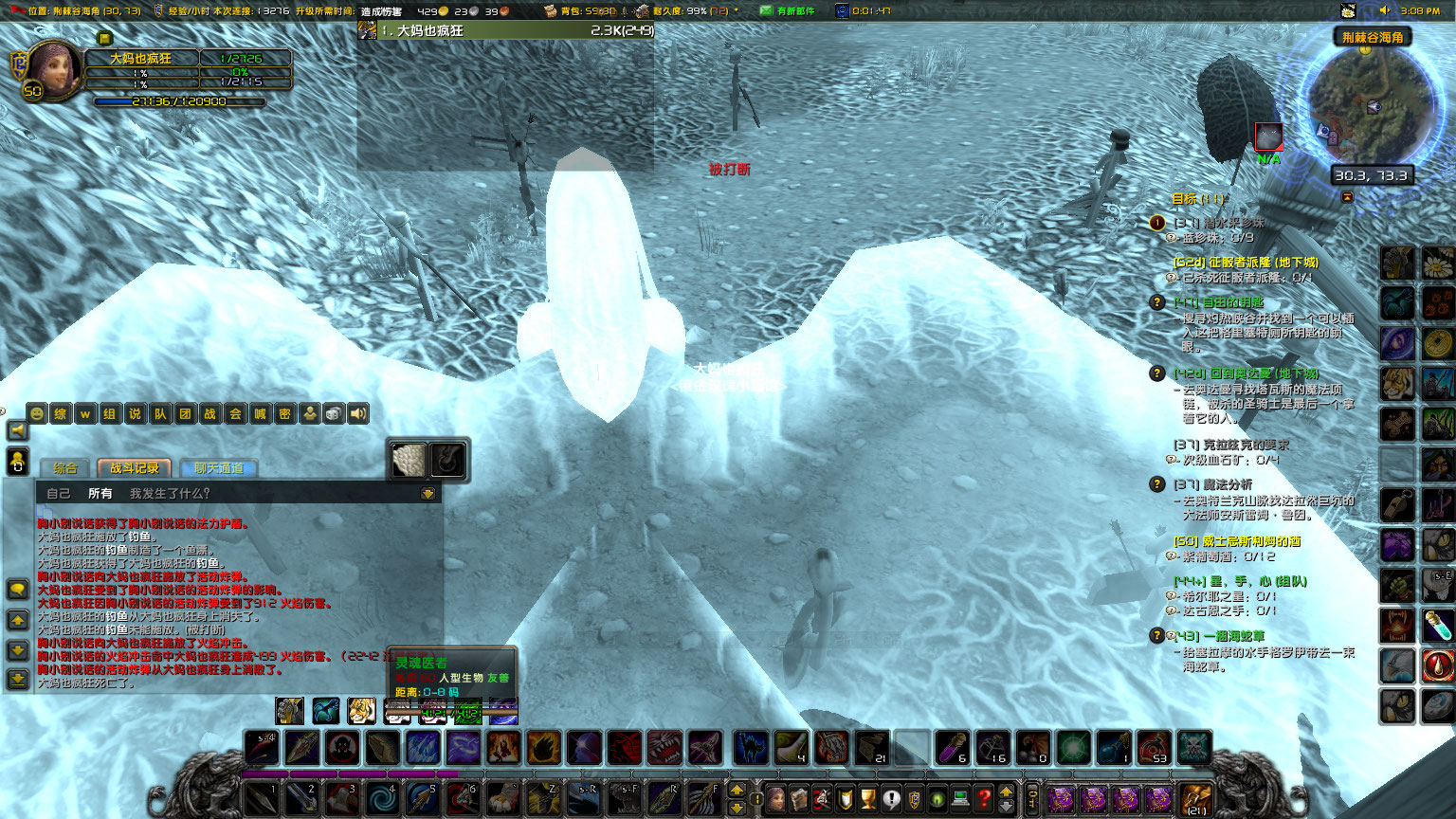This screenshot has height=819, width=1456.
Task: Switch to the 综合 chat tab
Action: 65,466
